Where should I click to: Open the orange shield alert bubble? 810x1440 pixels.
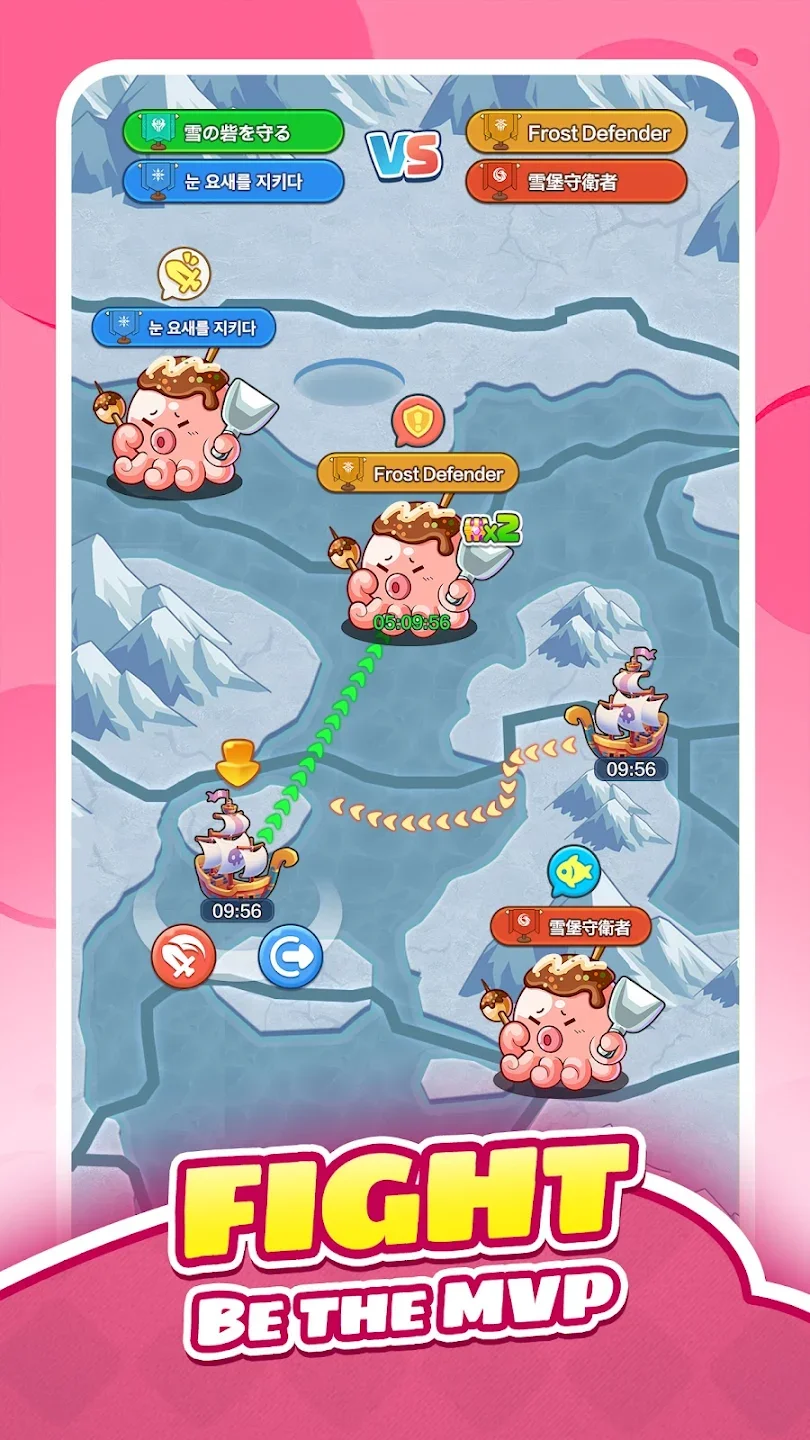pos(416,421)
